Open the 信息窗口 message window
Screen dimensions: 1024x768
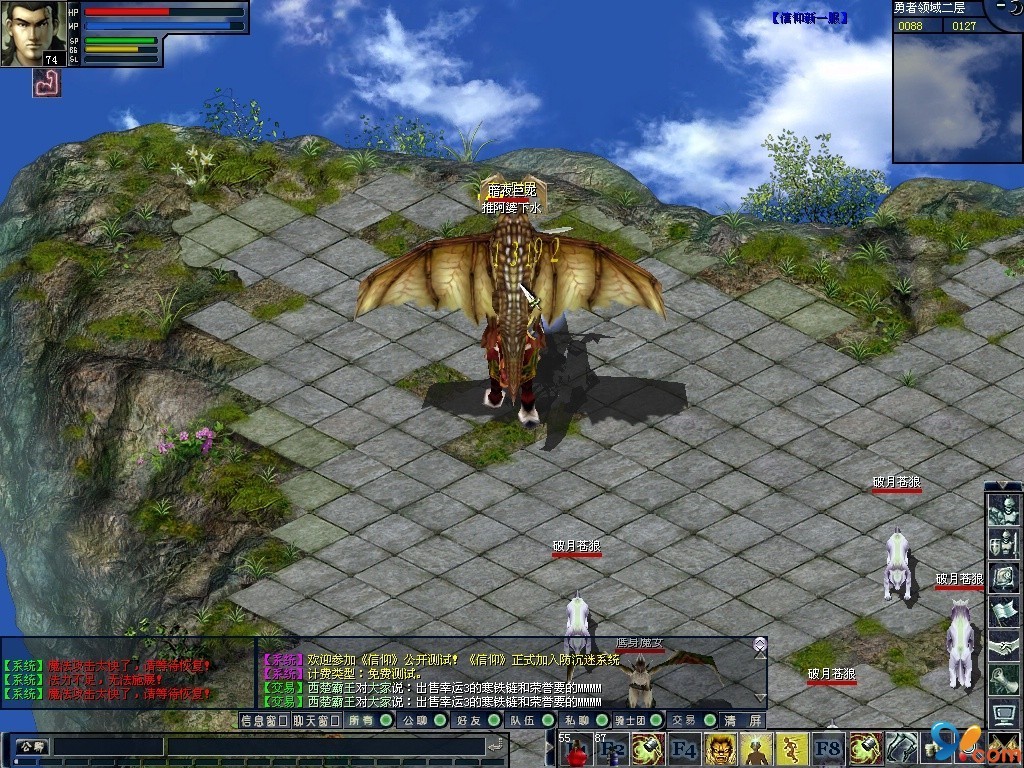[x=264, y=720]
